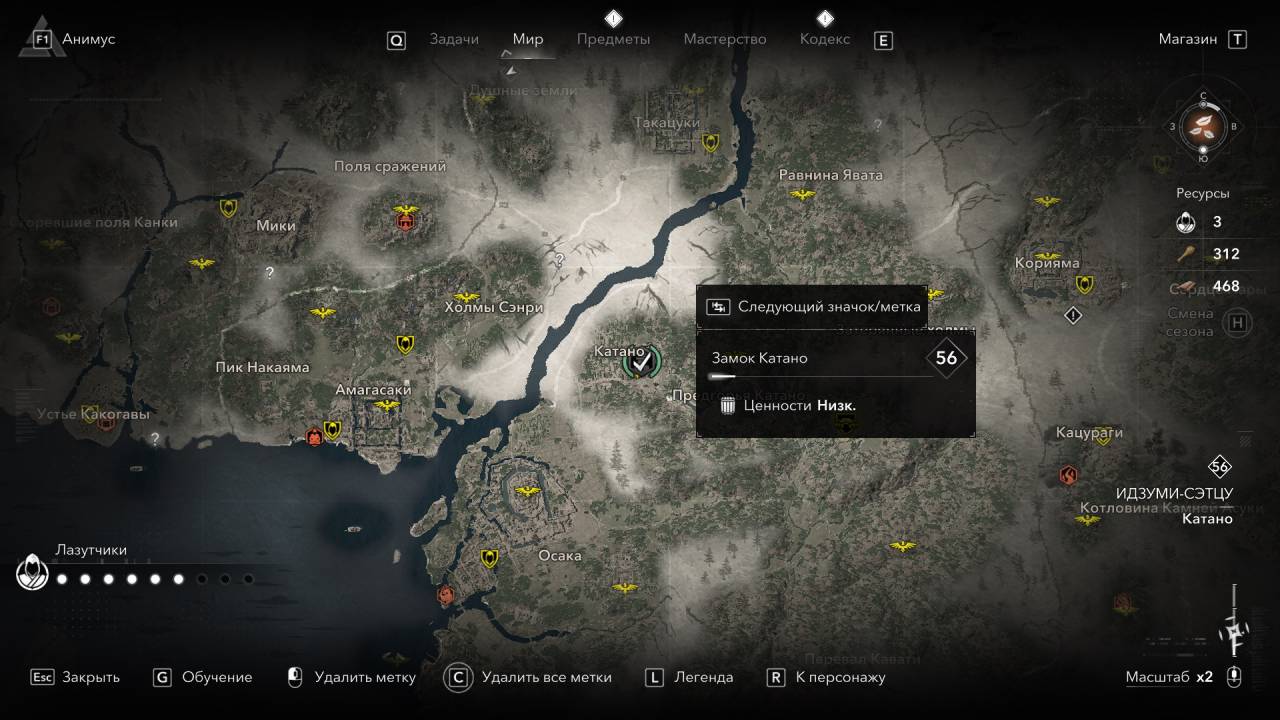Click the Замок Катано checkmark marker

coord(641,362)
